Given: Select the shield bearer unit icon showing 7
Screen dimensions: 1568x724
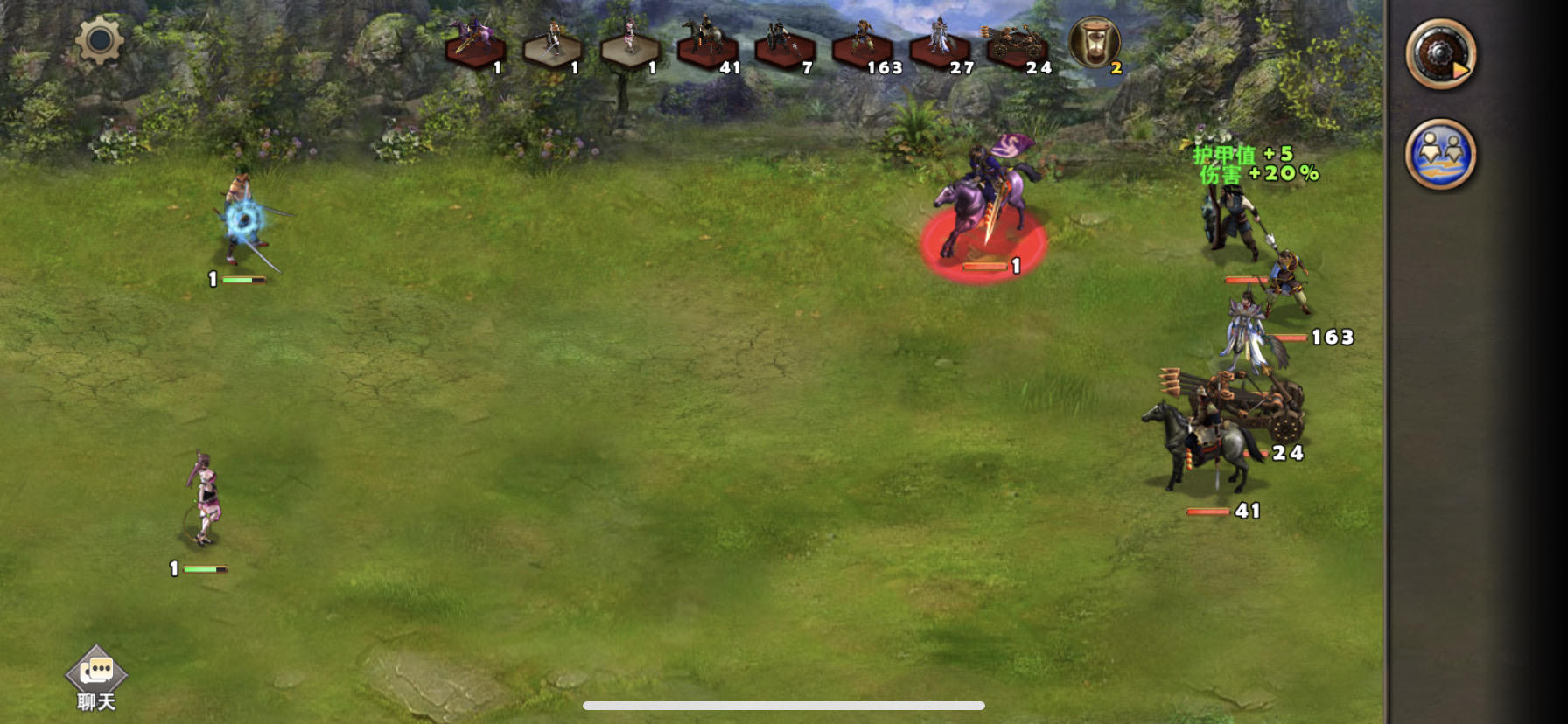Looking at the screenshot, I should pyautogui.click(x=779, y=39).
